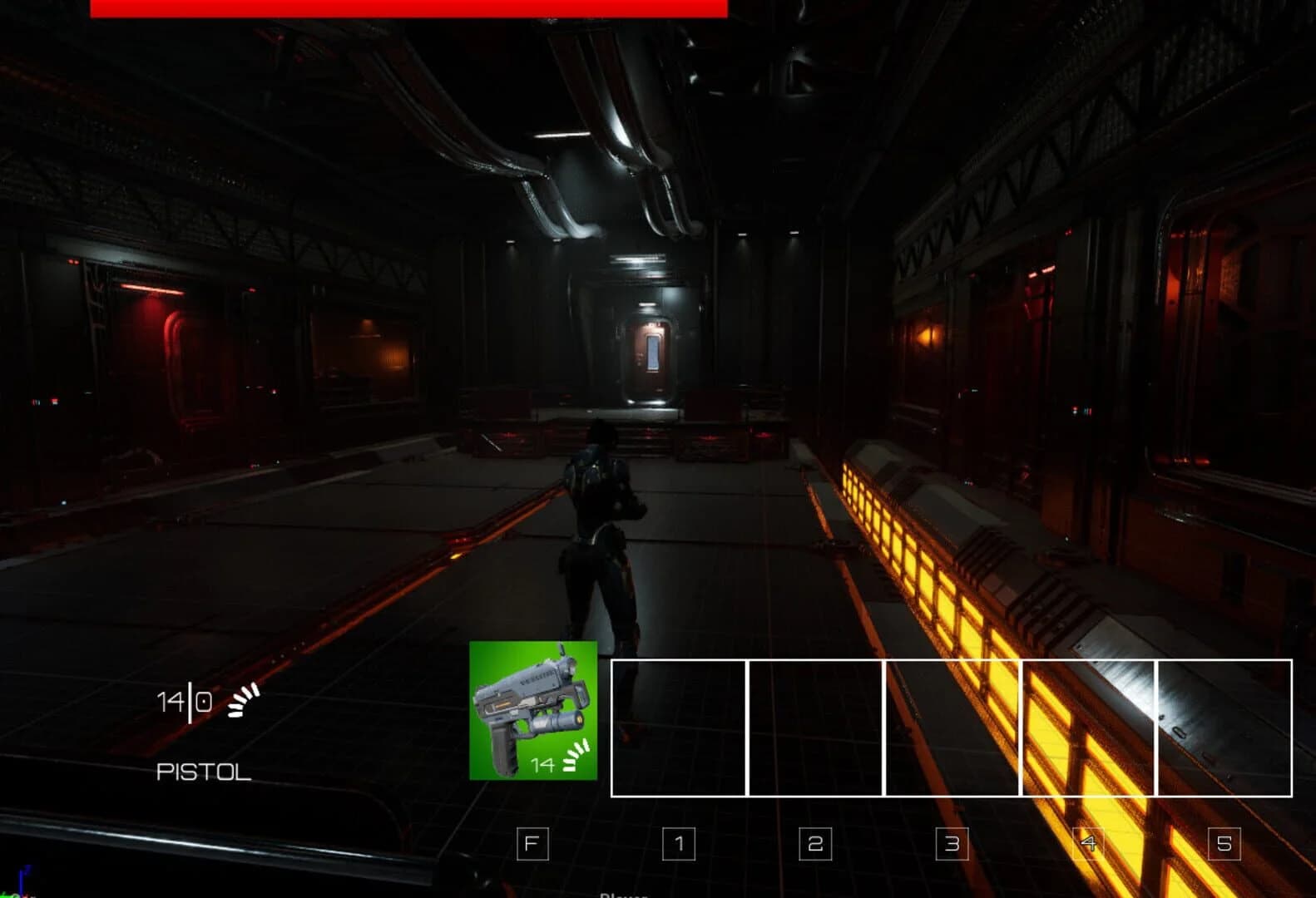
Task: Open weapon slot 3 in the hotbar
Action: [x=951, y=730]
